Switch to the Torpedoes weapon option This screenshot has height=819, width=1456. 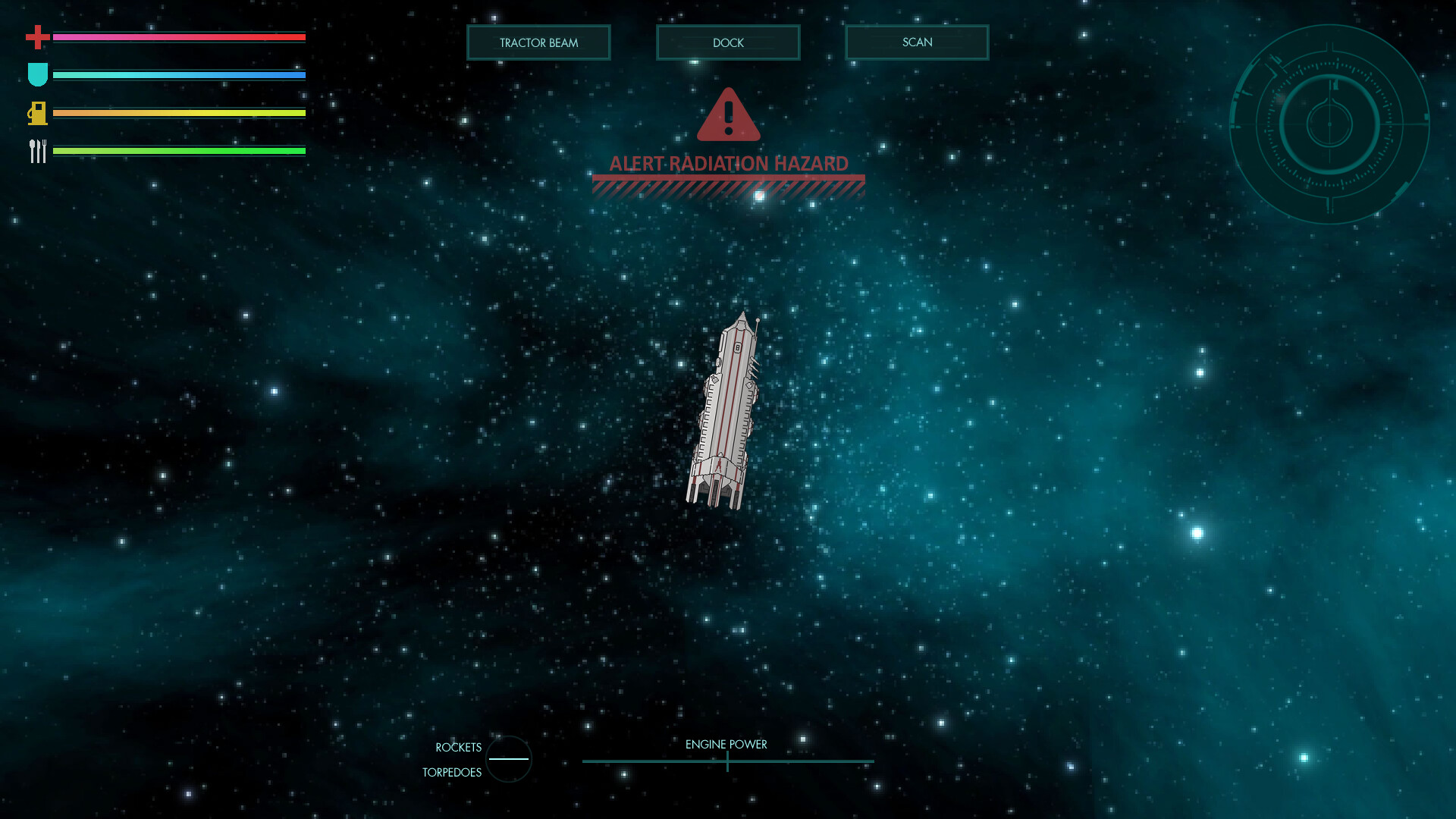coord(452,773)
